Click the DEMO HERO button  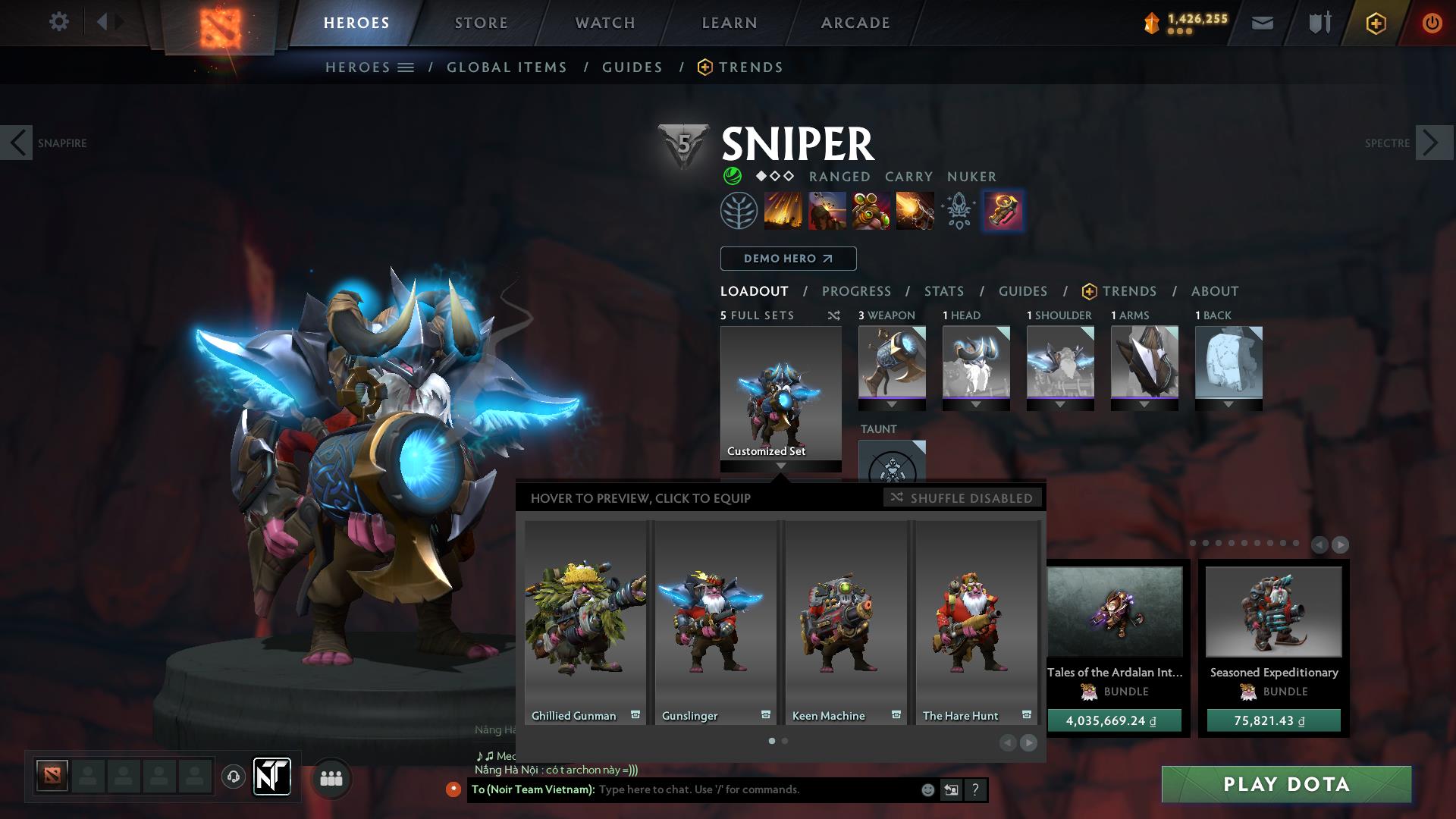(x=788, y=258)
